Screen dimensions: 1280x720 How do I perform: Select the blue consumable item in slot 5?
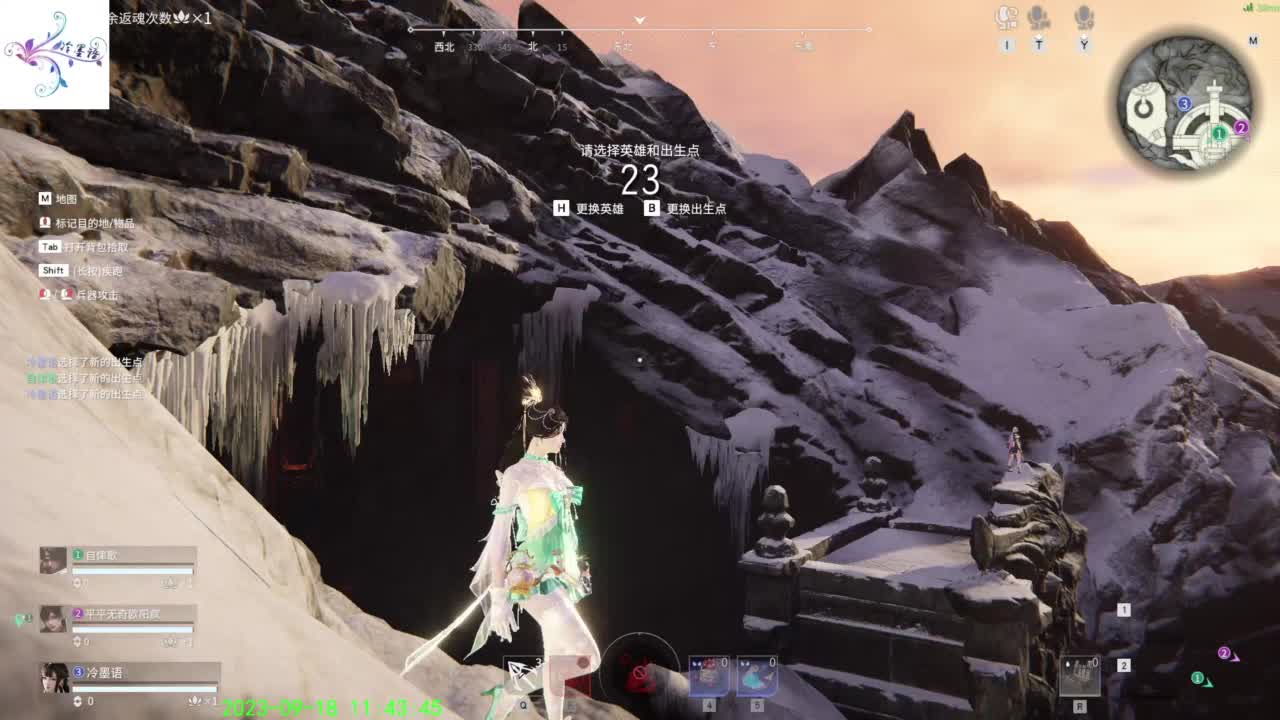point(757,675)
